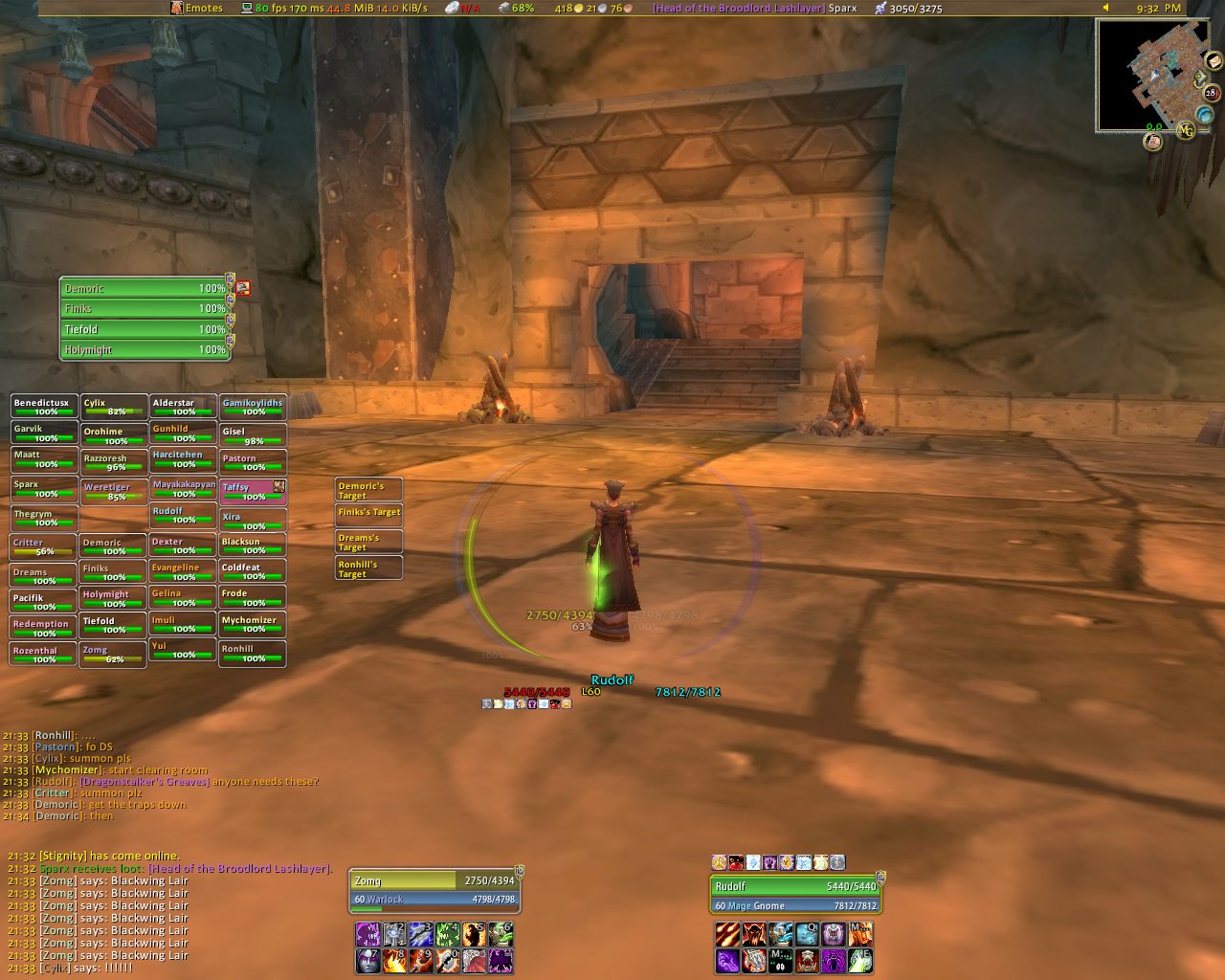The height and width of the screenshot is (980, 1225).
Task: Open the Dragonstalker's Greaves chat link
Action: coord(145,782)
